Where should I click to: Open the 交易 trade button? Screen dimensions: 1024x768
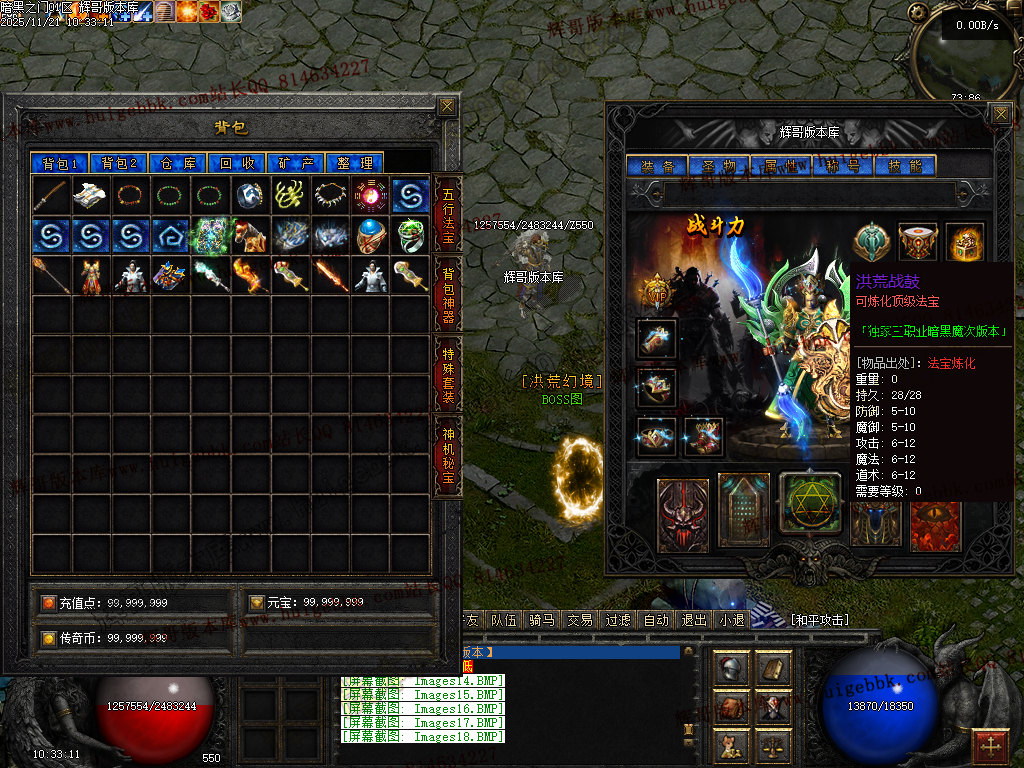[x=580, y=620]
